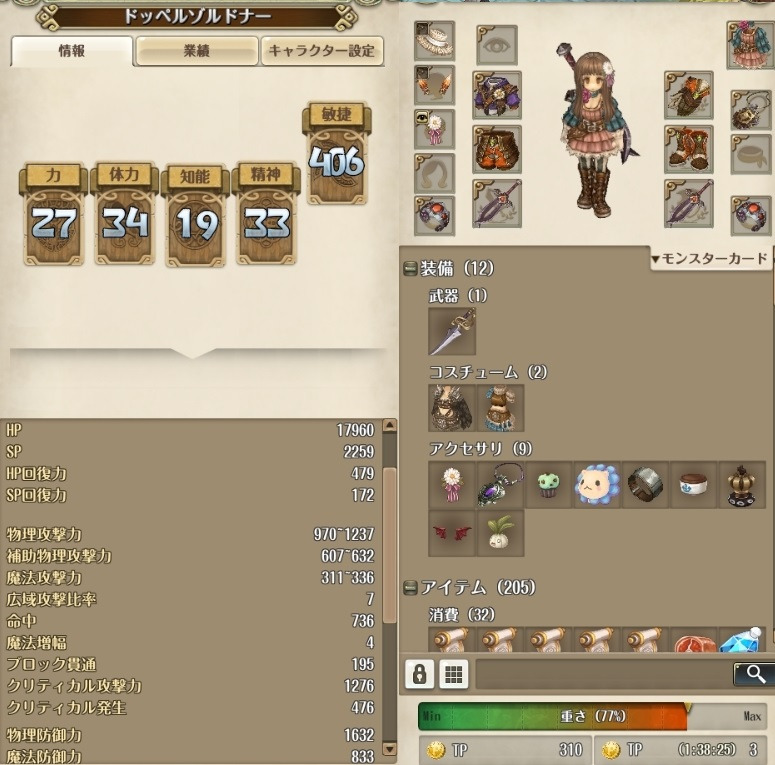The width and height of the screenshot is (775, 765).
Task: Collapse the 装備 (12) section
Action: pos(410,269)
